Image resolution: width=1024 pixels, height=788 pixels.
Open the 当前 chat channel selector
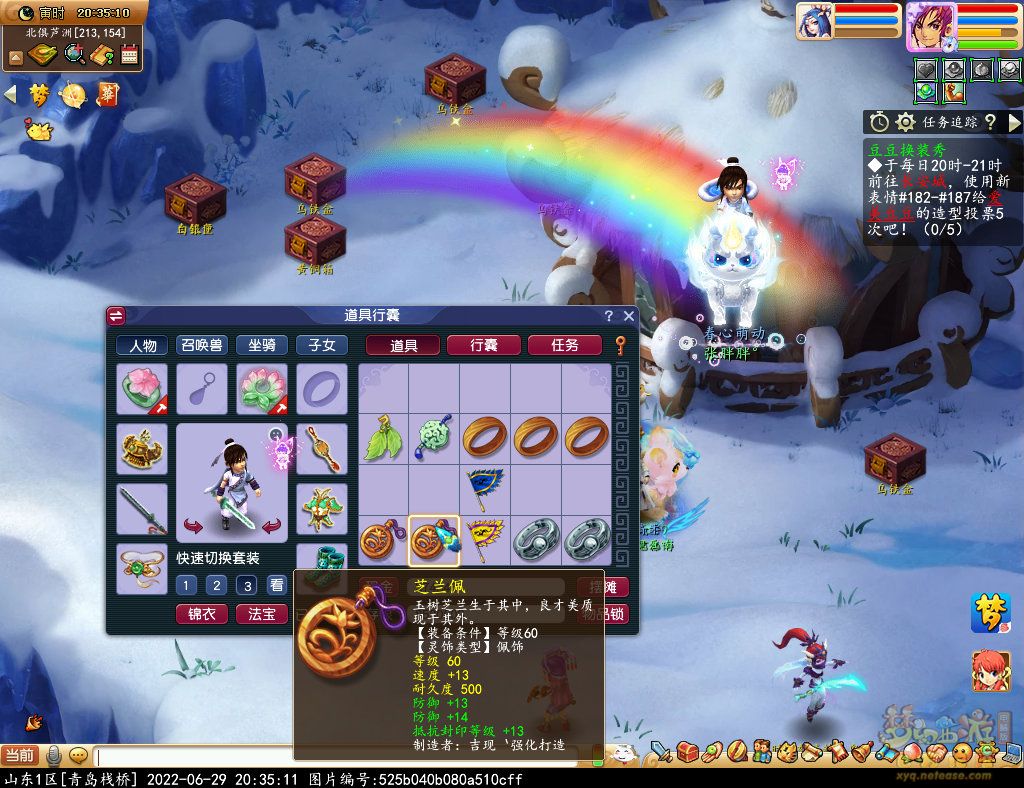[19, 756]
